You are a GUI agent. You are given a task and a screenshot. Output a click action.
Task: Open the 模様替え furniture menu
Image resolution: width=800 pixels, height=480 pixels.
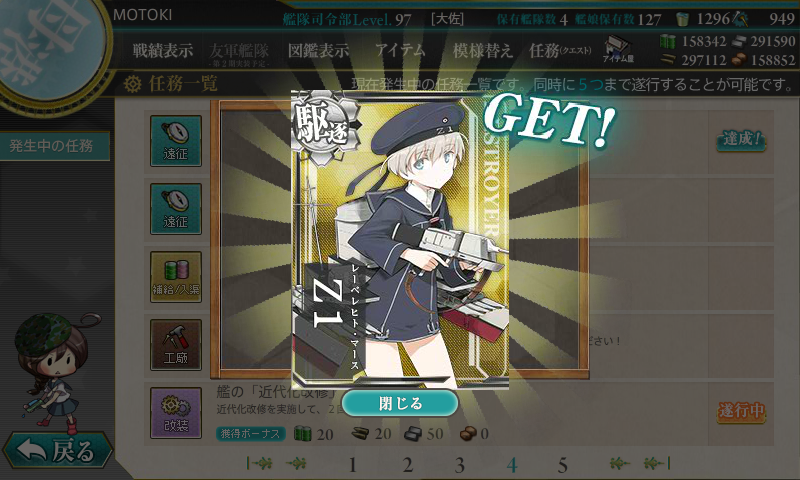pos(482,50)
